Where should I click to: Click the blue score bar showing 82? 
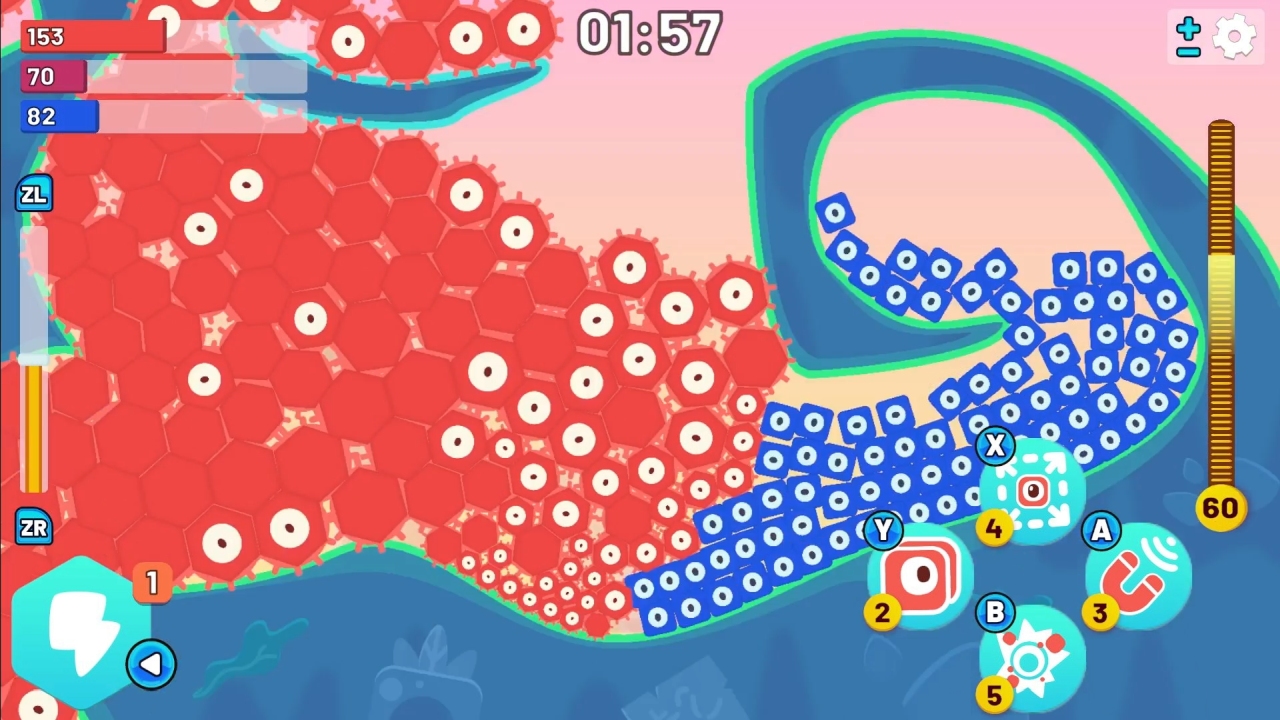coord(59,116)
